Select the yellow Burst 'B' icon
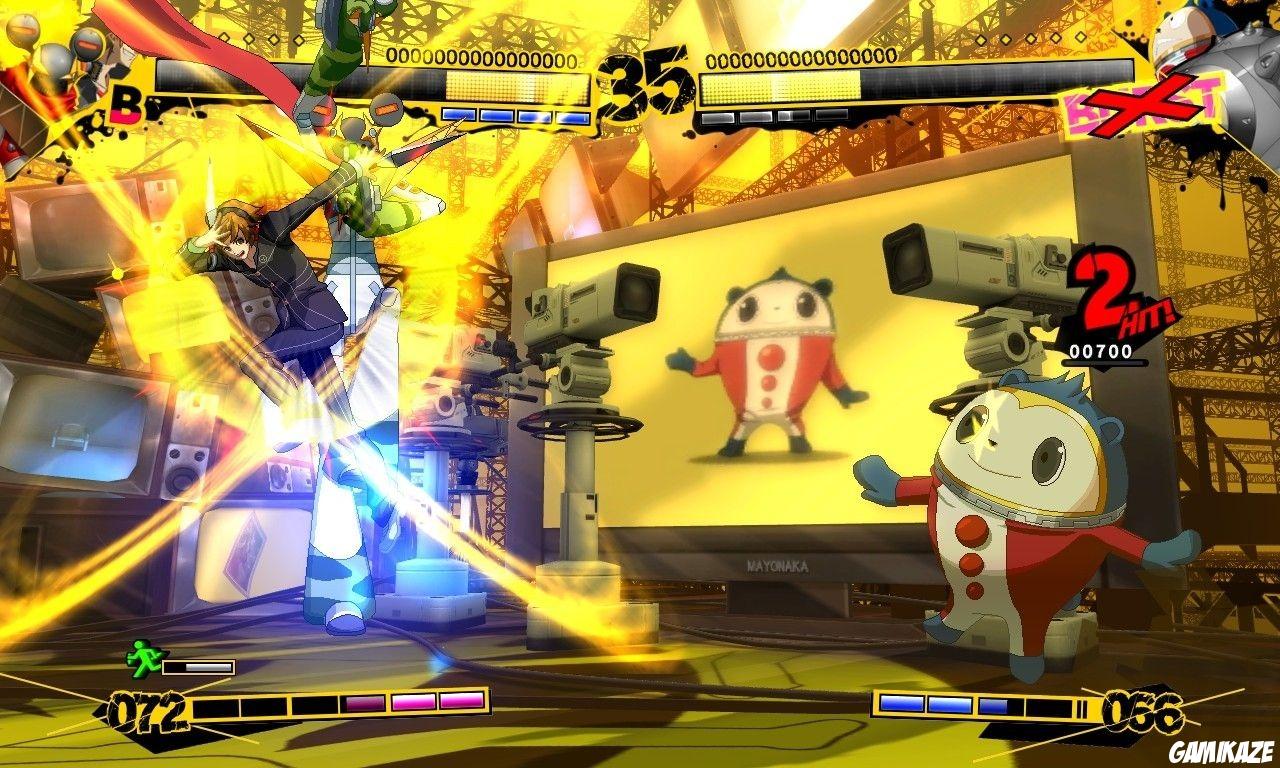Screen dimensions: 1280x768 (125, 108)
